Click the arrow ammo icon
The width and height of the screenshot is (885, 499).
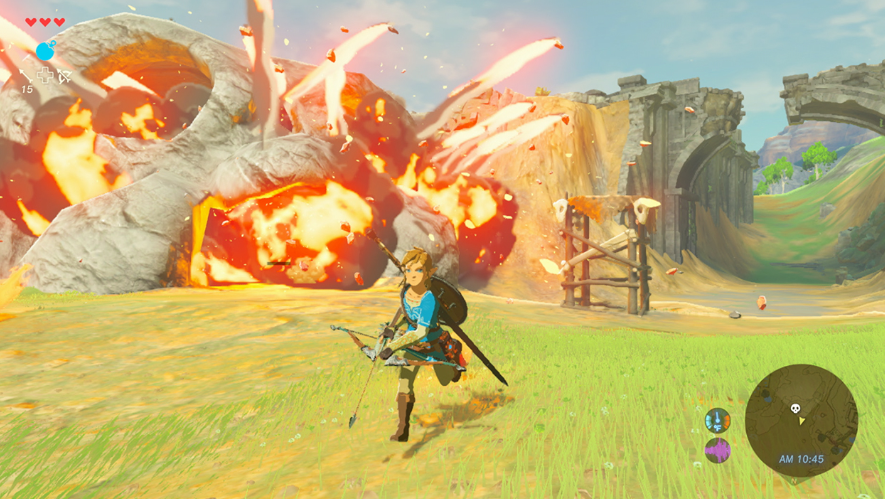(26, 76)
